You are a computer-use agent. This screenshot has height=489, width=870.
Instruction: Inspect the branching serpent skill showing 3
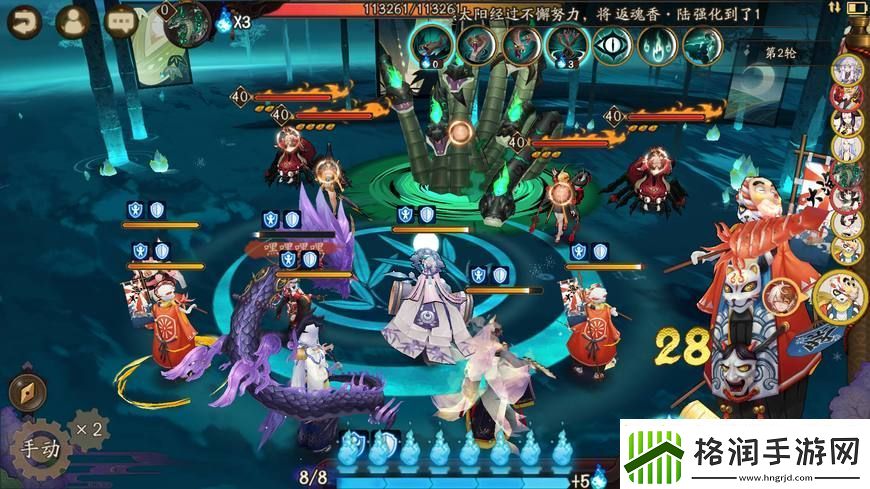coord(567,45)
